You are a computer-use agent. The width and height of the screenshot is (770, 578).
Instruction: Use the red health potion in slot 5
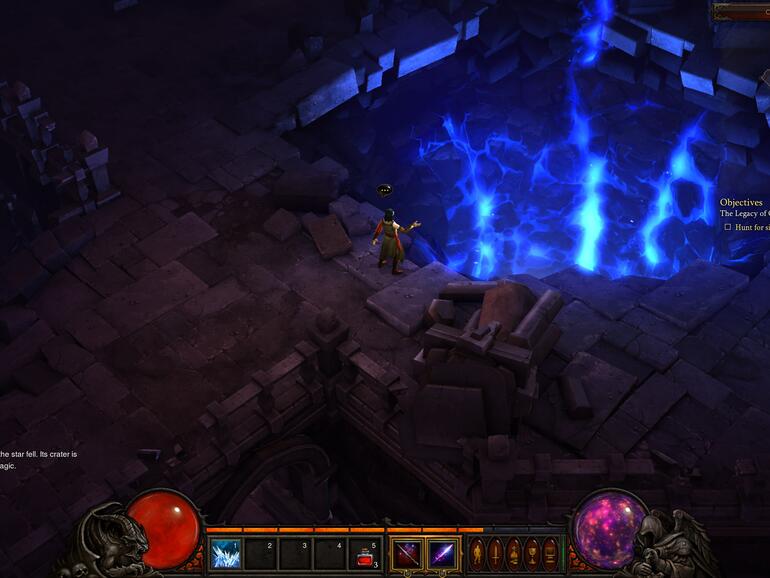pos(365,554)
